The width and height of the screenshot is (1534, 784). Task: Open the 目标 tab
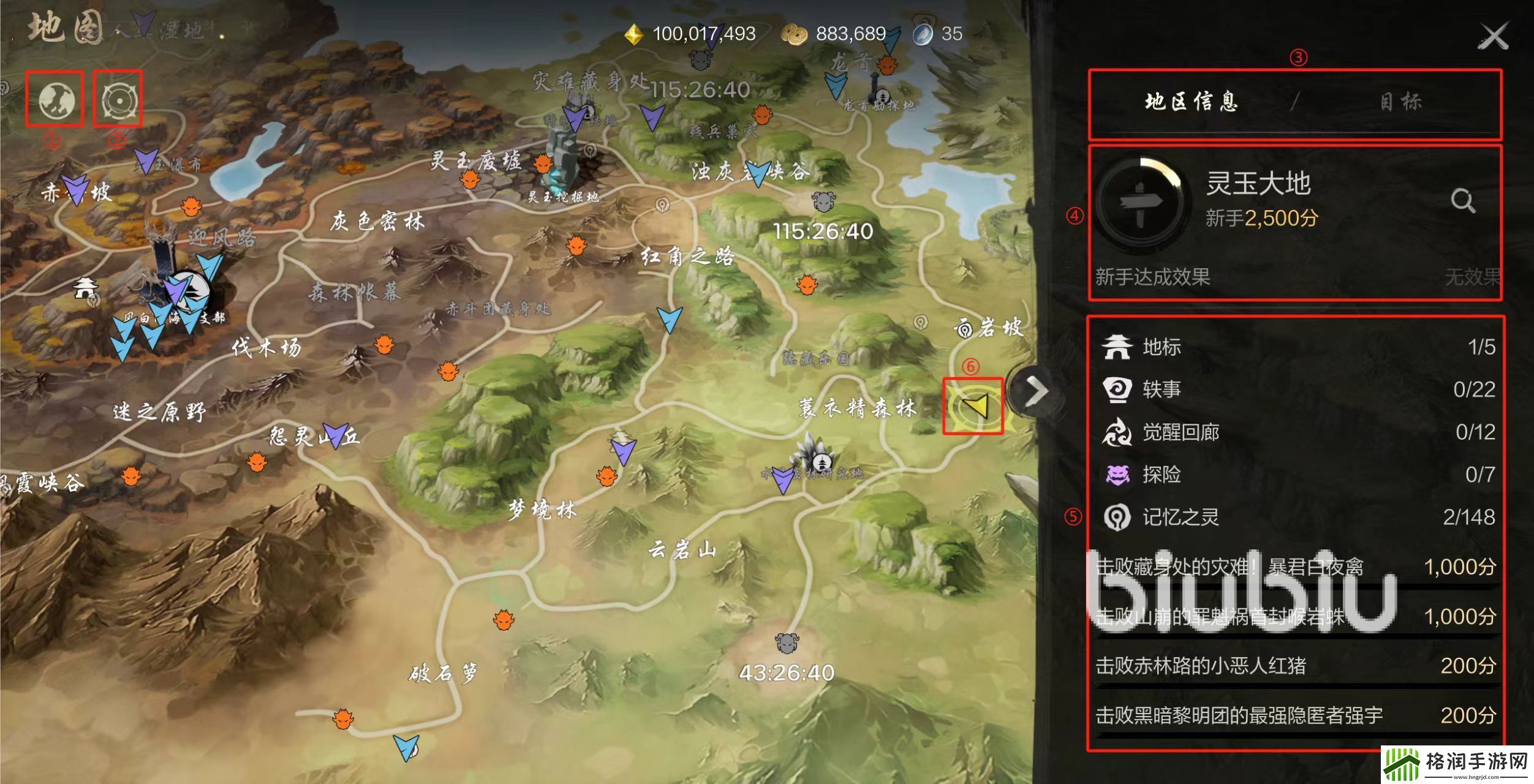coord(1400,102)
